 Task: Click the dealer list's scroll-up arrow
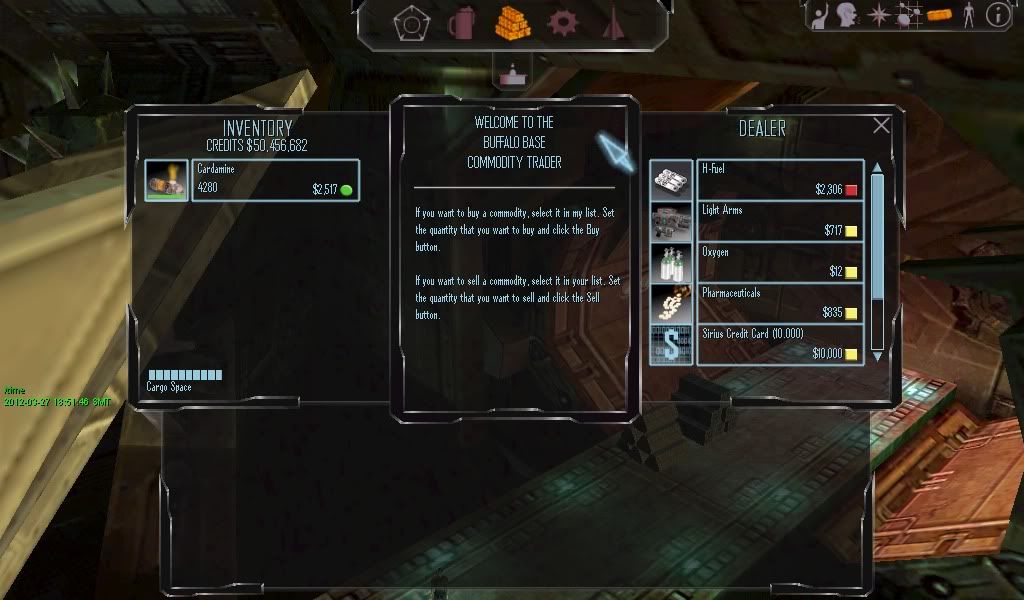click(878, 168)
